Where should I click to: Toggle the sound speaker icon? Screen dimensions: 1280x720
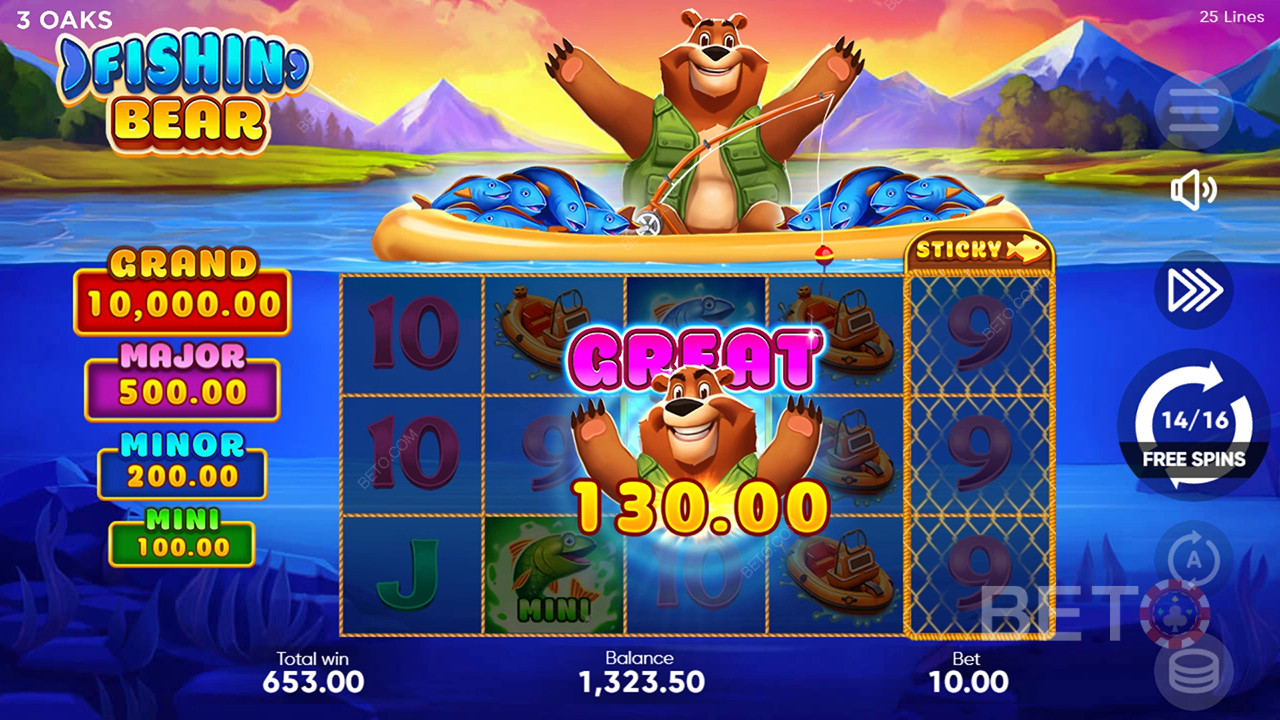point(1193,191)
